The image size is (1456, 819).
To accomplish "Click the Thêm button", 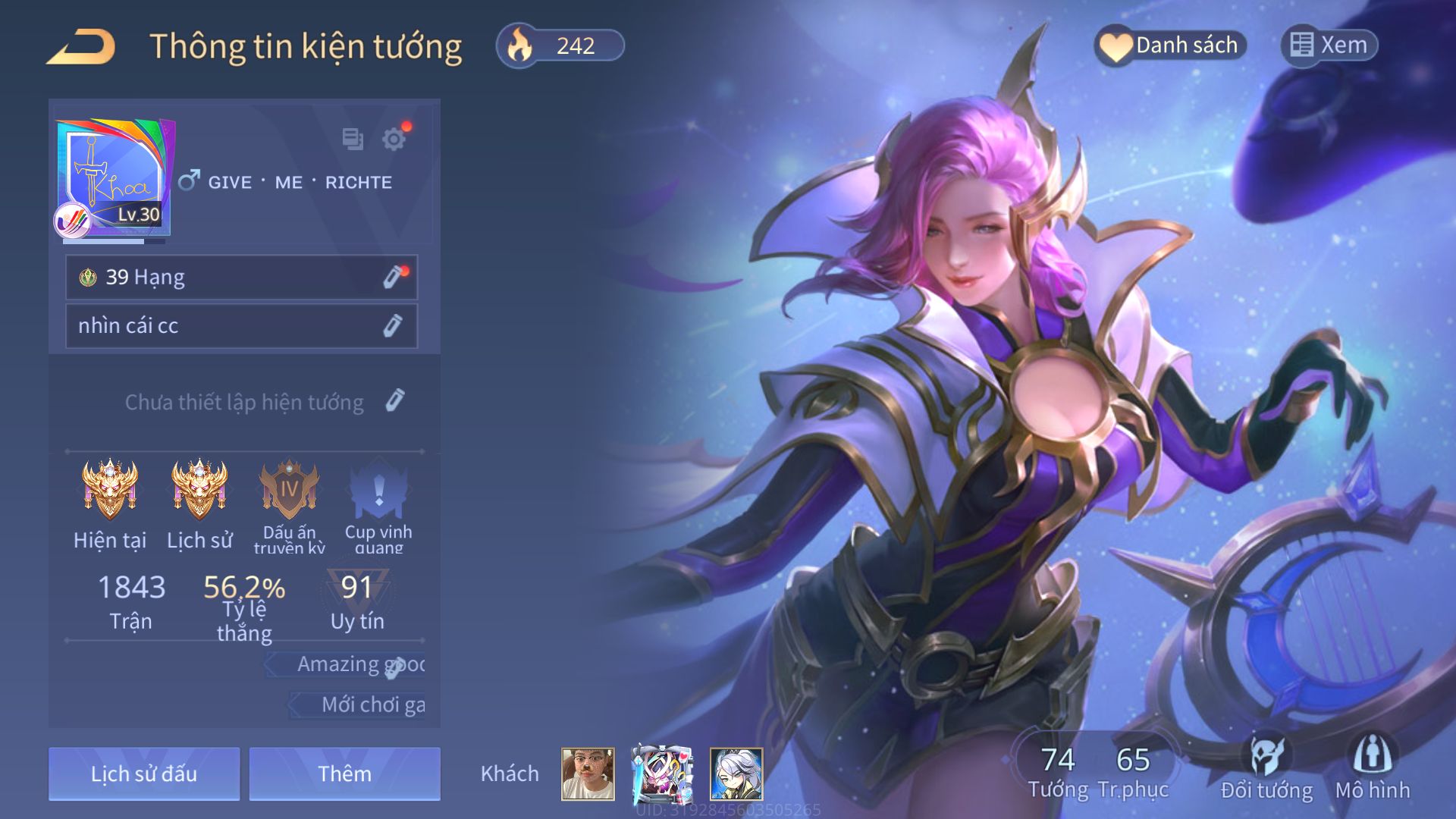I will coord(344,773).
